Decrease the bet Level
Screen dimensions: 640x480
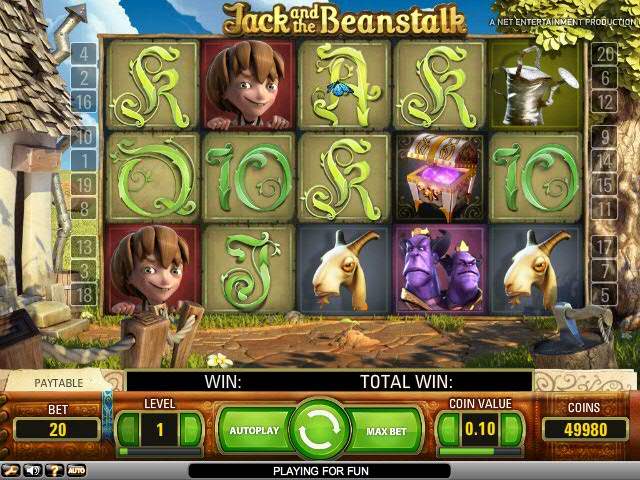127,431
